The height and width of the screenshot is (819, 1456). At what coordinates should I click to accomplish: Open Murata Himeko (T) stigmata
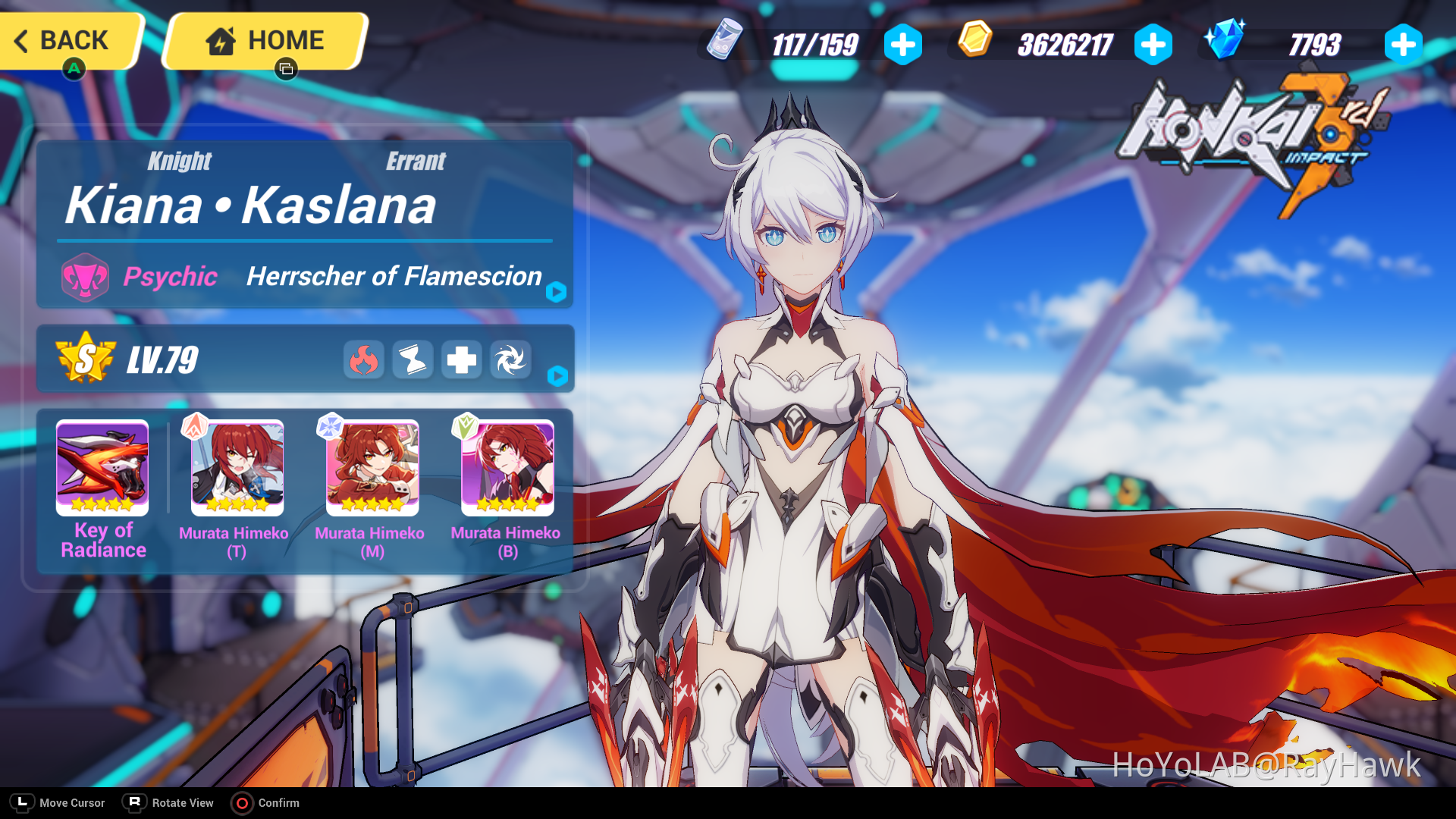[236, 468]
